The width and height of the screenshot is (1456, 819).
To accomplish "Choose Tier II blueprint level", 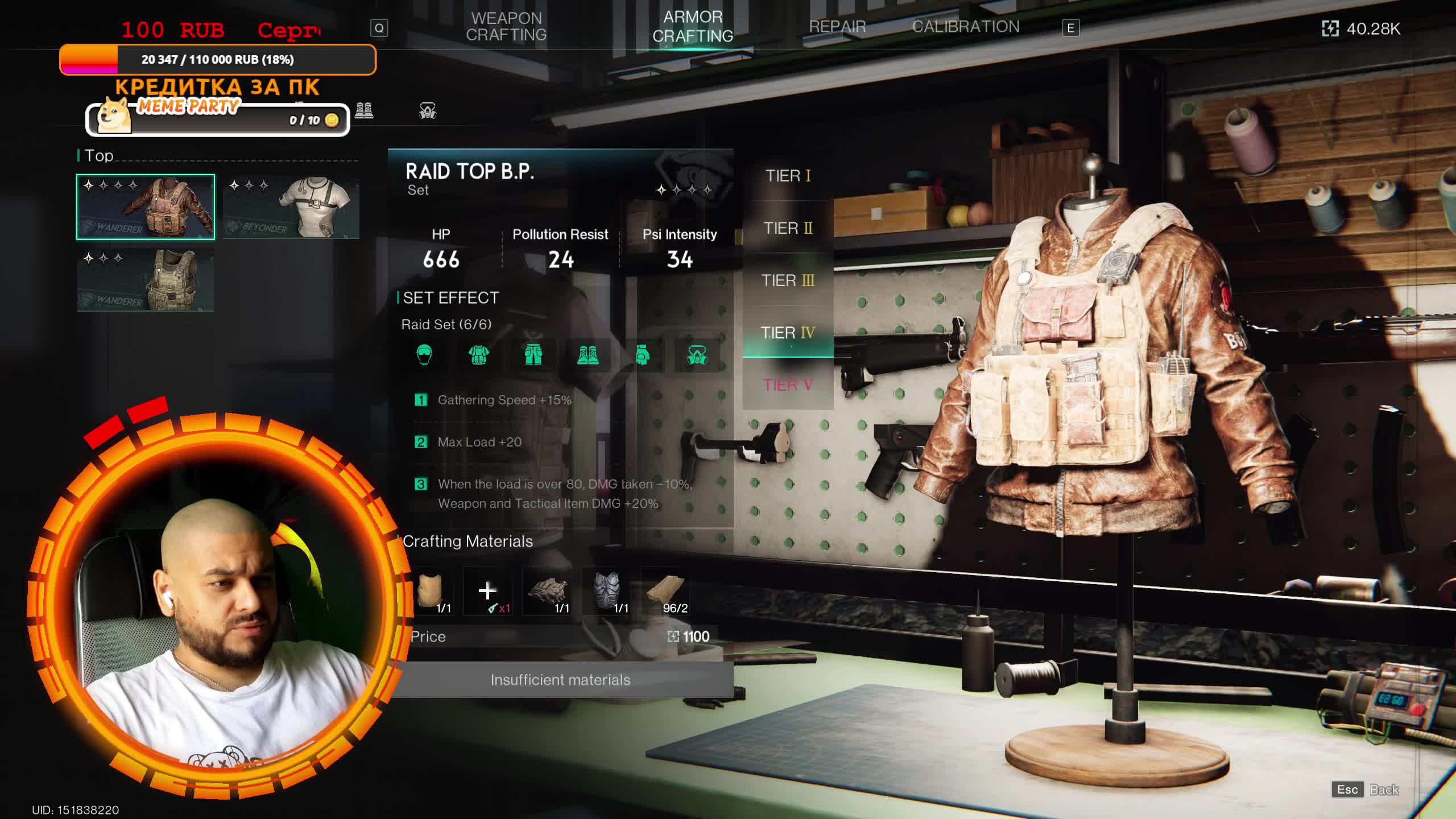I will pos(788,229).
